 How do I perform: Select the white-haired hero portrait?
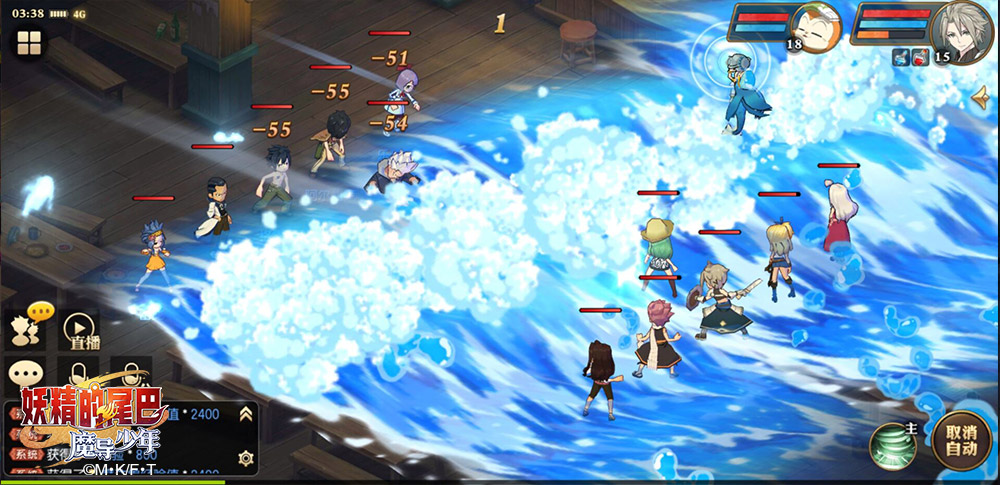click(x=962, y=31)
